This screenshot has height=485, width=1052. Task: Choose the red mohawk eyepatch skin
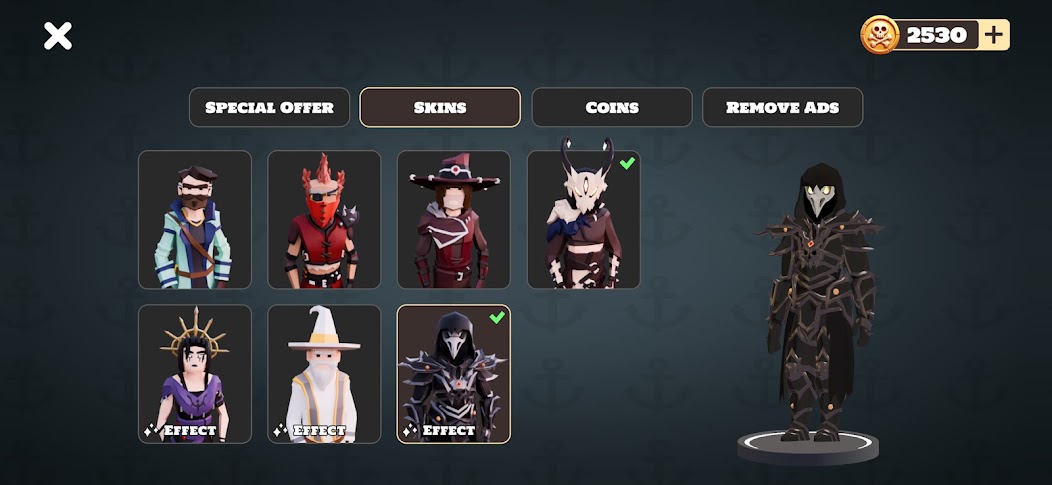pyautogui.click(x=324, y=220)
